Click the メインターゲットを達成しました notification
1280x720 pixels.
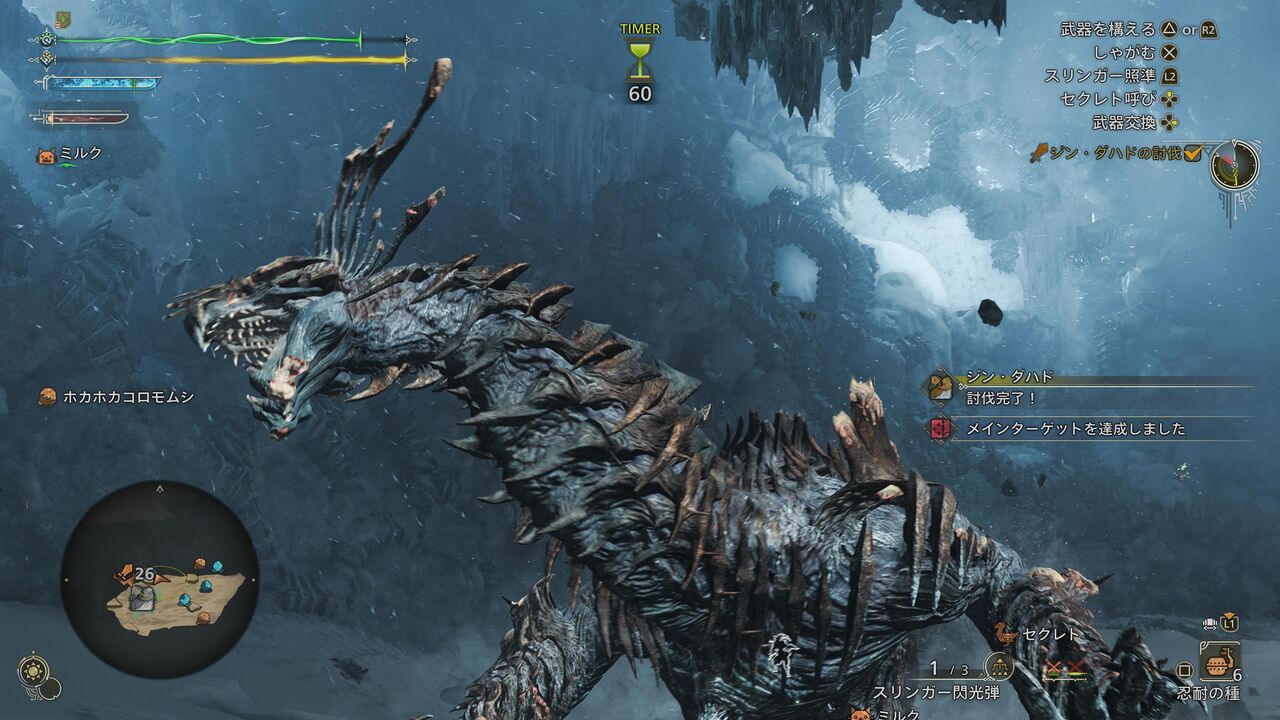[x=1075, y=429]
